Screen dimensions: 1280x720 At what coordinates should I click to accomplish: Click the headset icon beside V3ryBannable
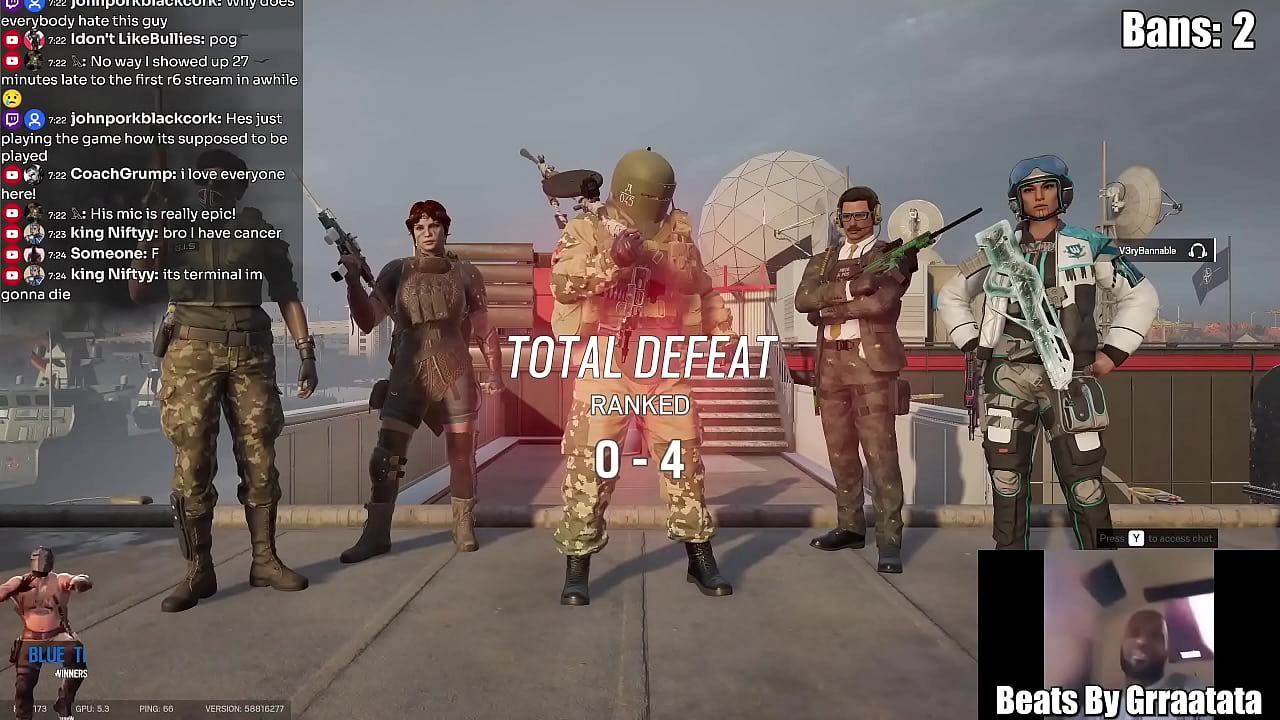tap(1197, 251)
